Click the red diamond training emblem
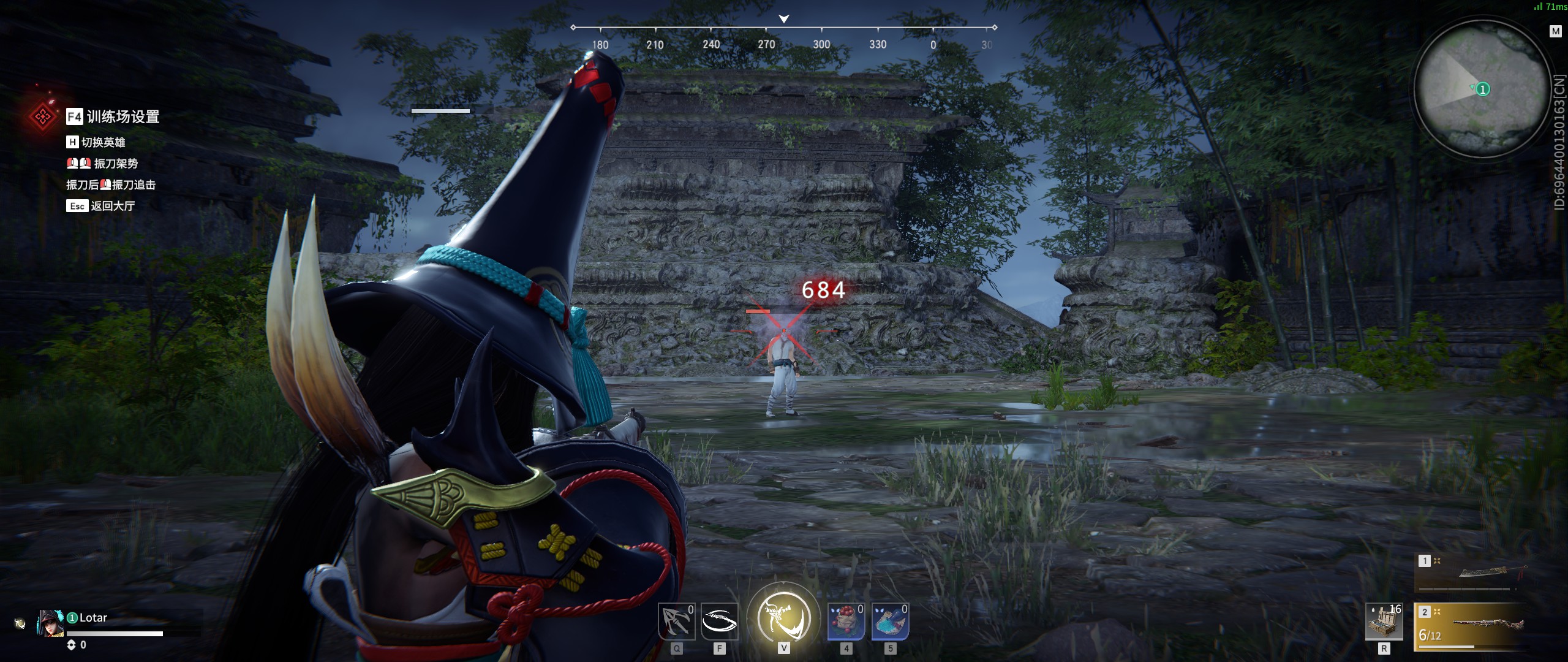The image size is (1568, 662). (x=42, y=116)
